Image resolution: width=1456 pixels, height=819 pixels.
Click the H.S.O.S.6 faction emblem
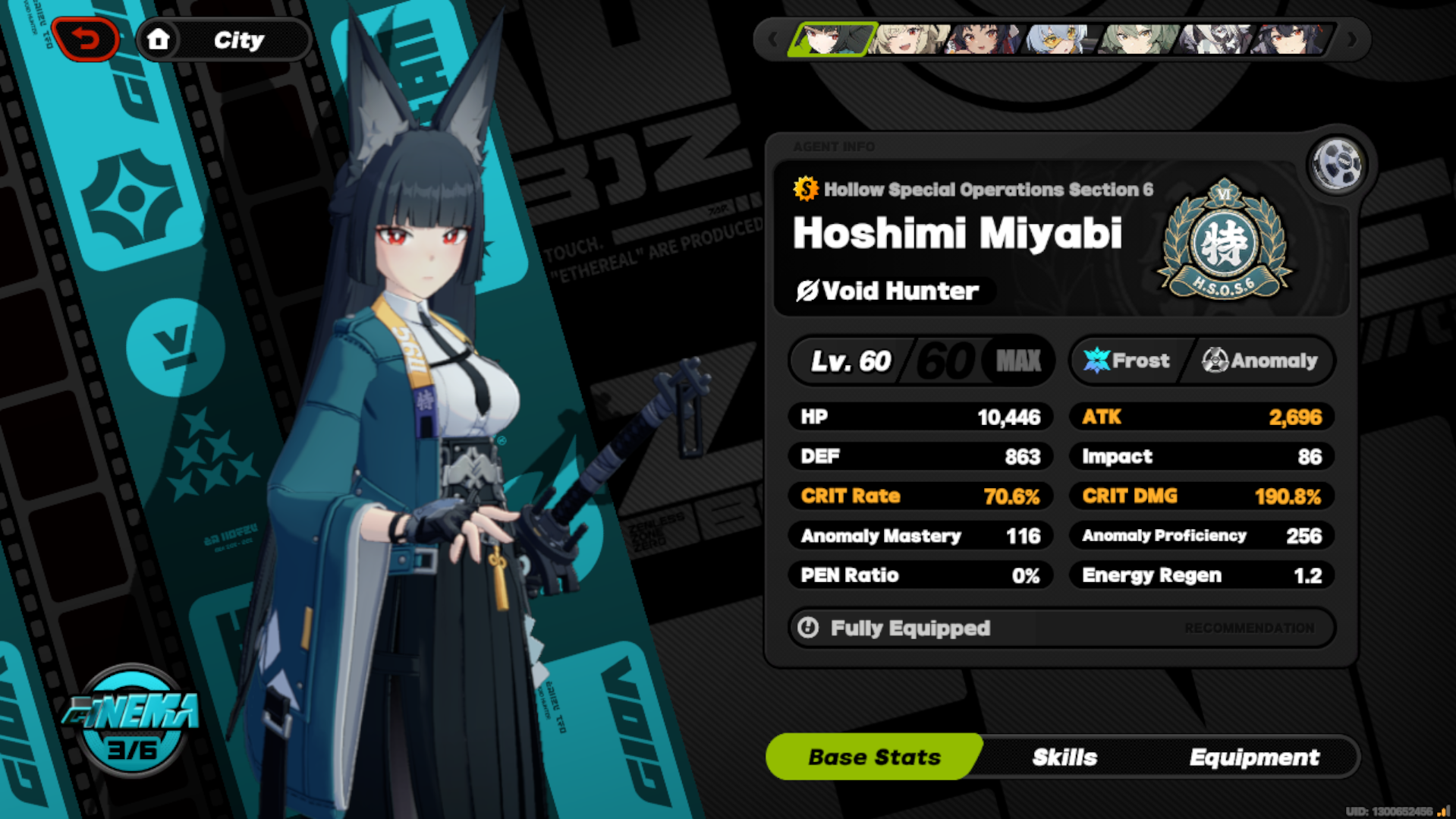tap(1223, 241)
